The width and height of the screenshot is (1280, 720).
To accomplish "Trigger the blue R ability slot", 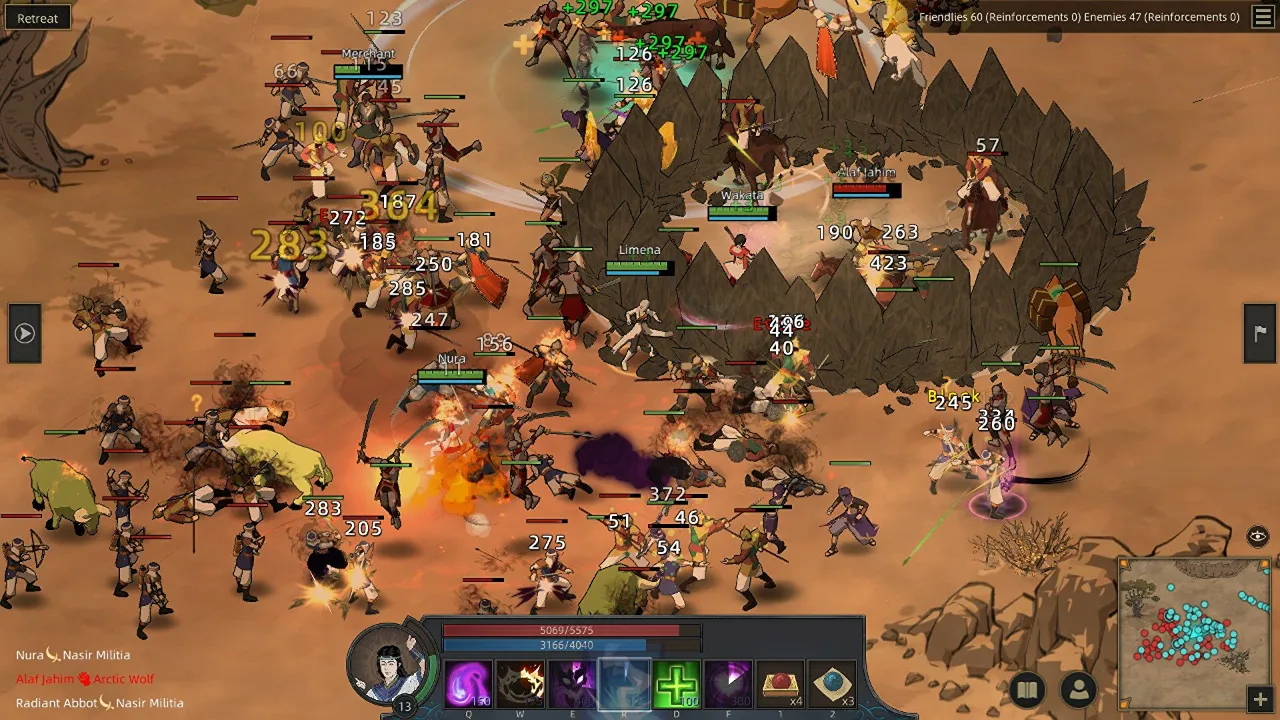I will click(x=624, y=684).
